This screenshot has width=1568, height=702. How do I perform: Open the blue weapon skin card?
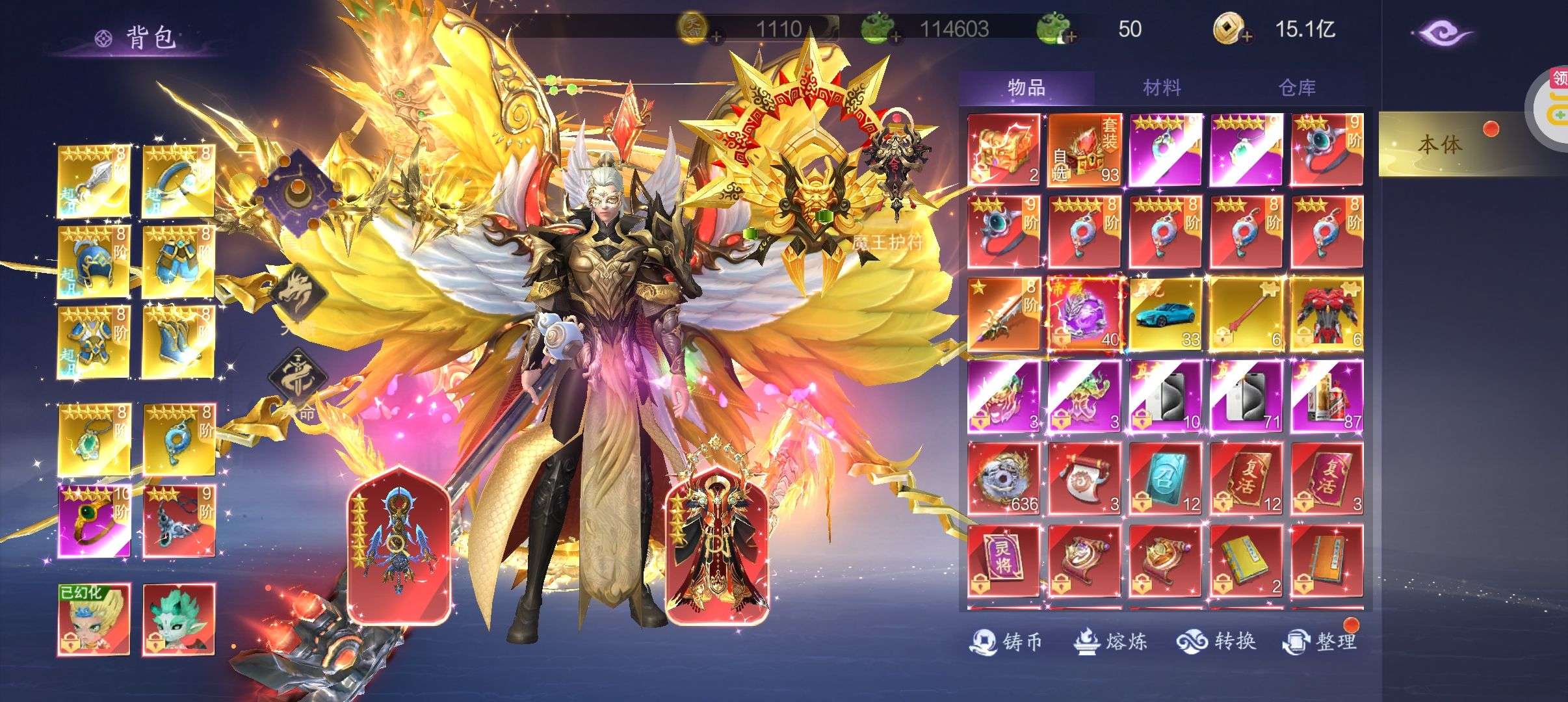point(397,546)
